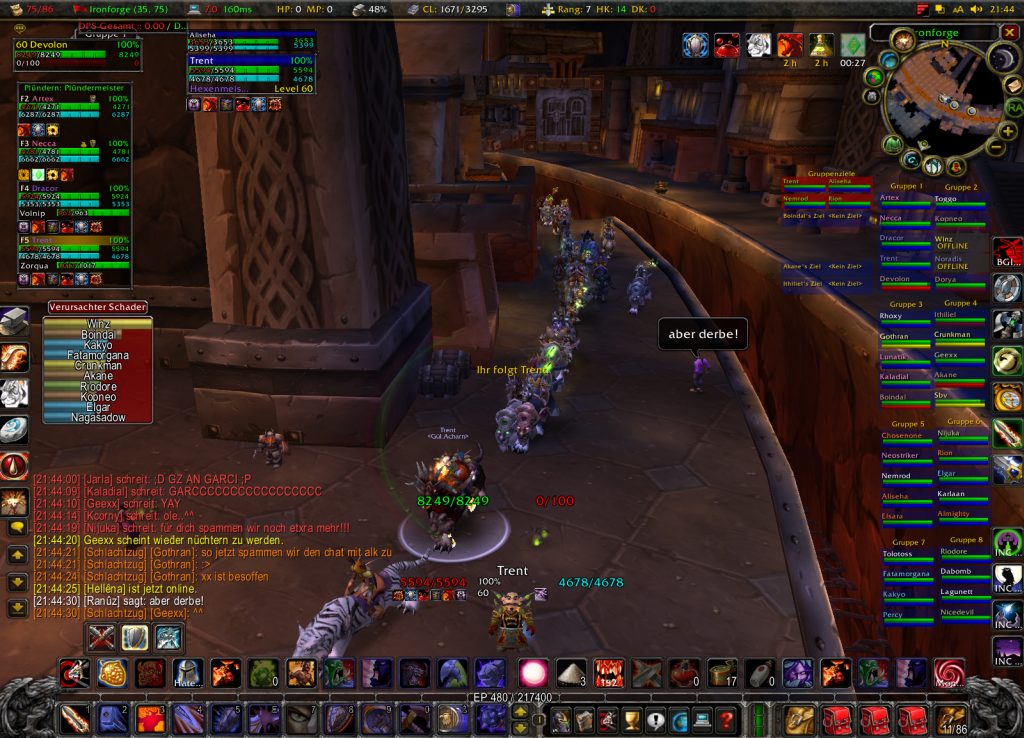
Task: Open the anvil icon on left bar
Action: (14, 321)
